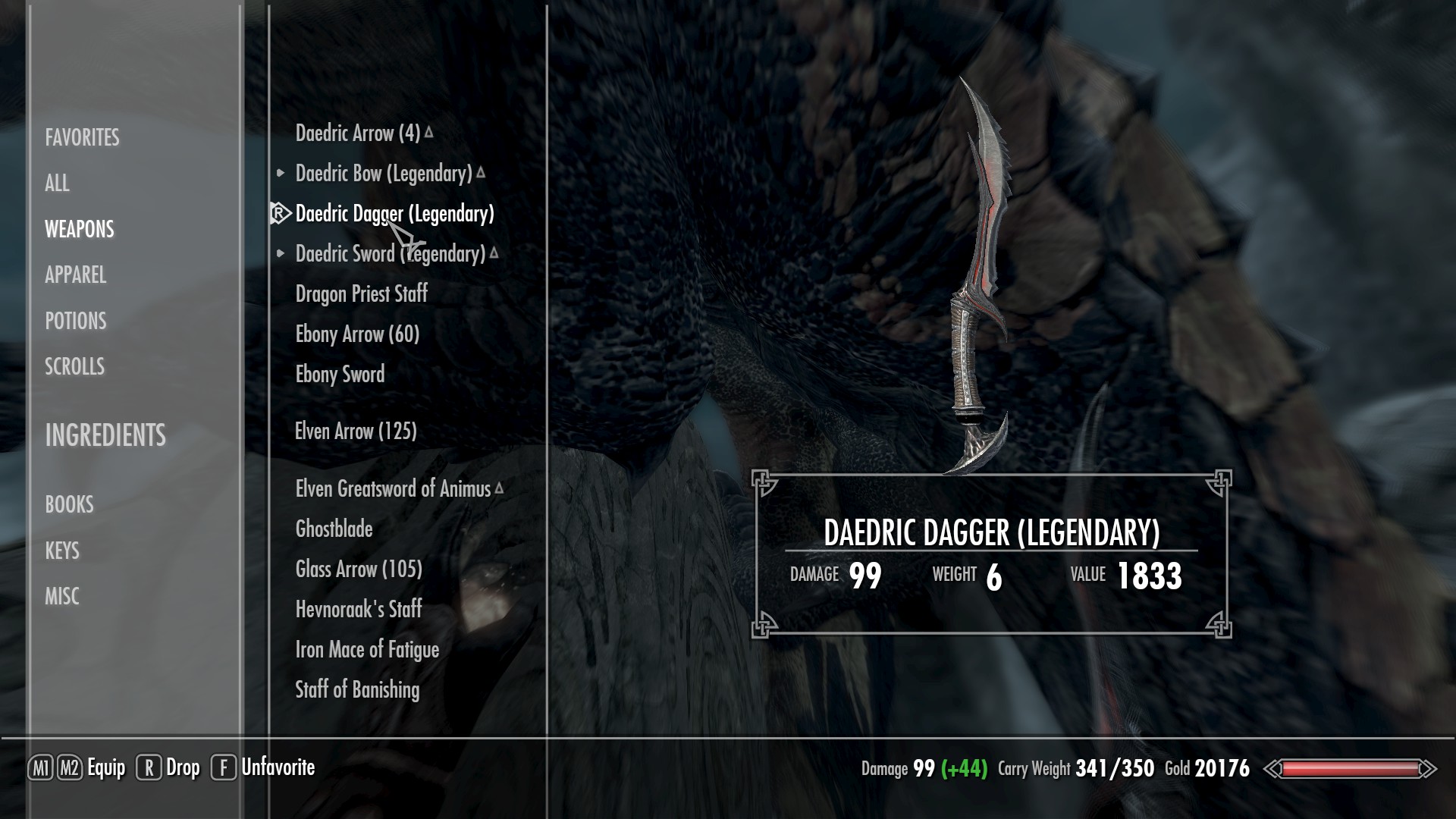Select the Keys category
The height and width of the screenshot is (819, 1456).
pyautogui.click(x=61, y=551)
